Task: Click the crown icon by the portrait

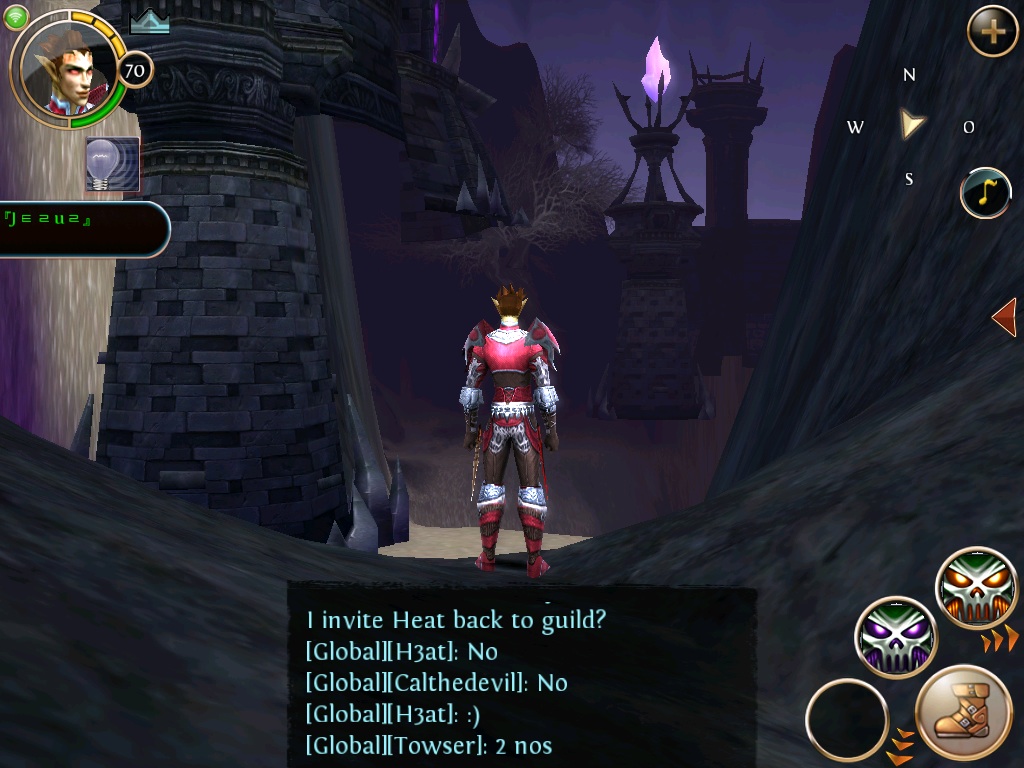Action: tap(149, 22)
